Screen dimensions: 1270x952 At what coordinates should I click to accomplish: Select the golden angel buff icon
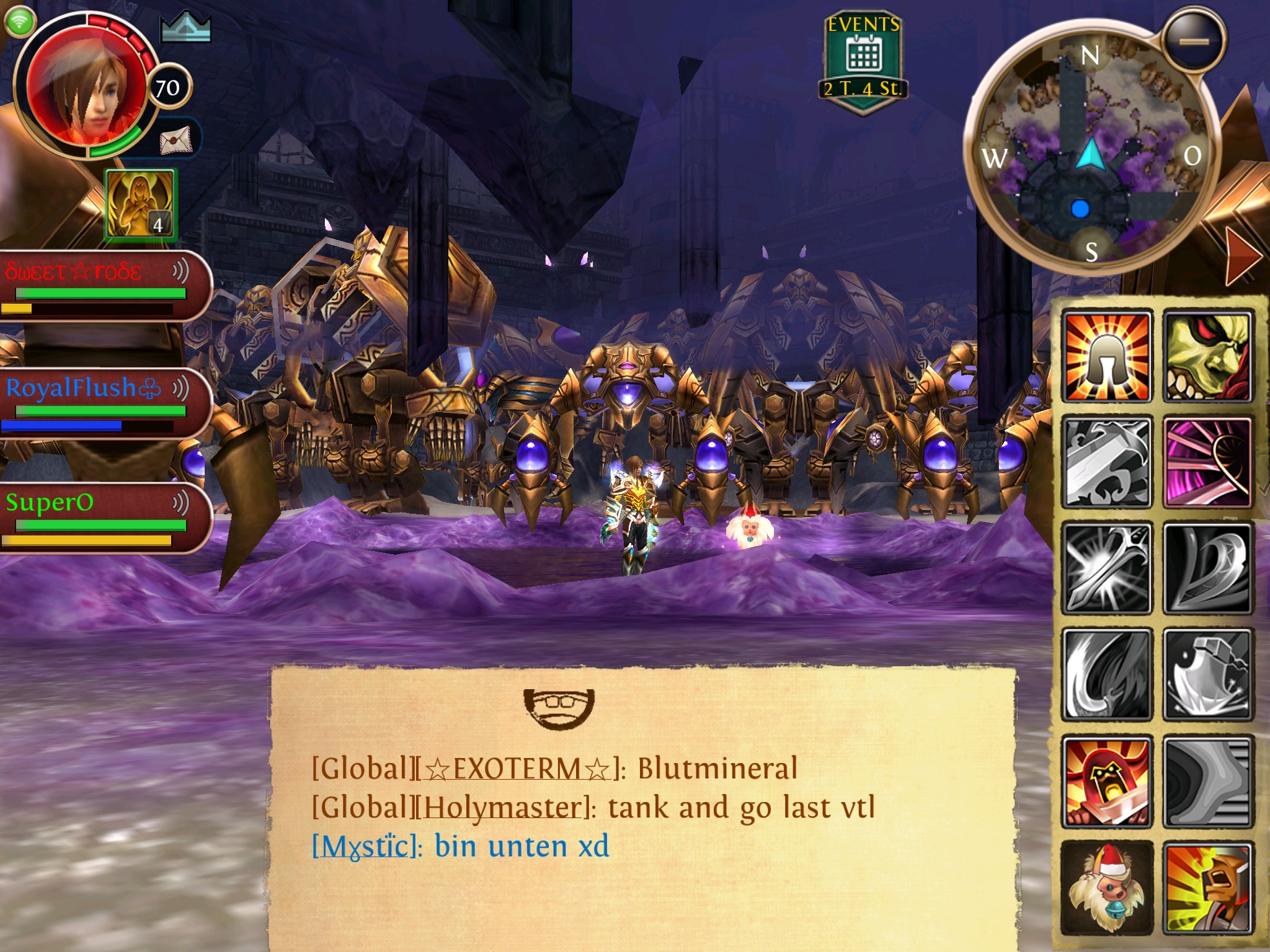pyautogui.click(x=141, y=205)
